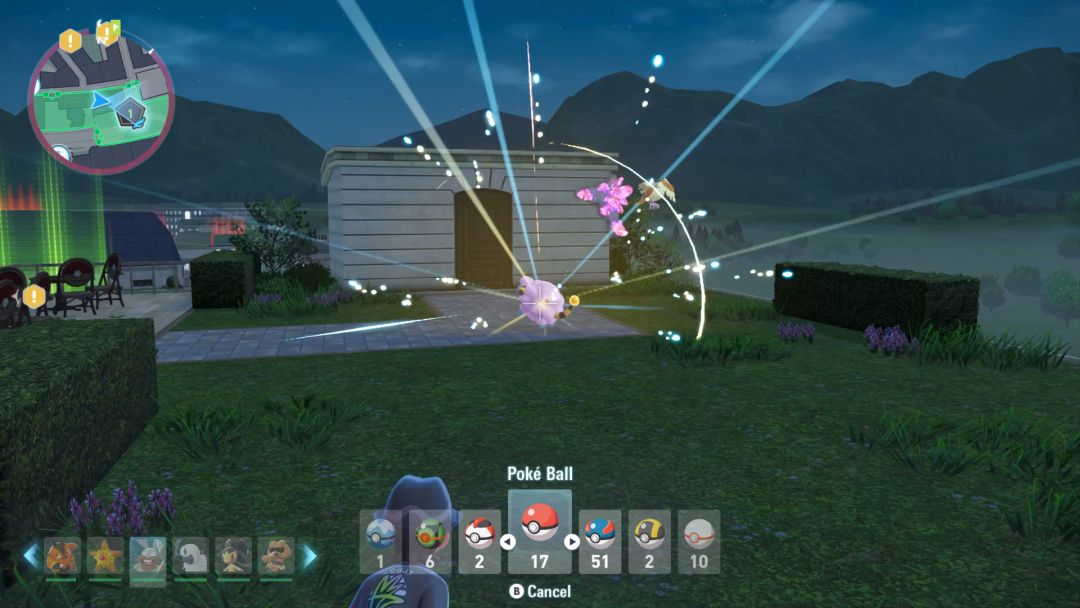This screenshot has width=1080, height=608.
Task: Select the green Dusk Ball slot
Action: click(431, 542)
